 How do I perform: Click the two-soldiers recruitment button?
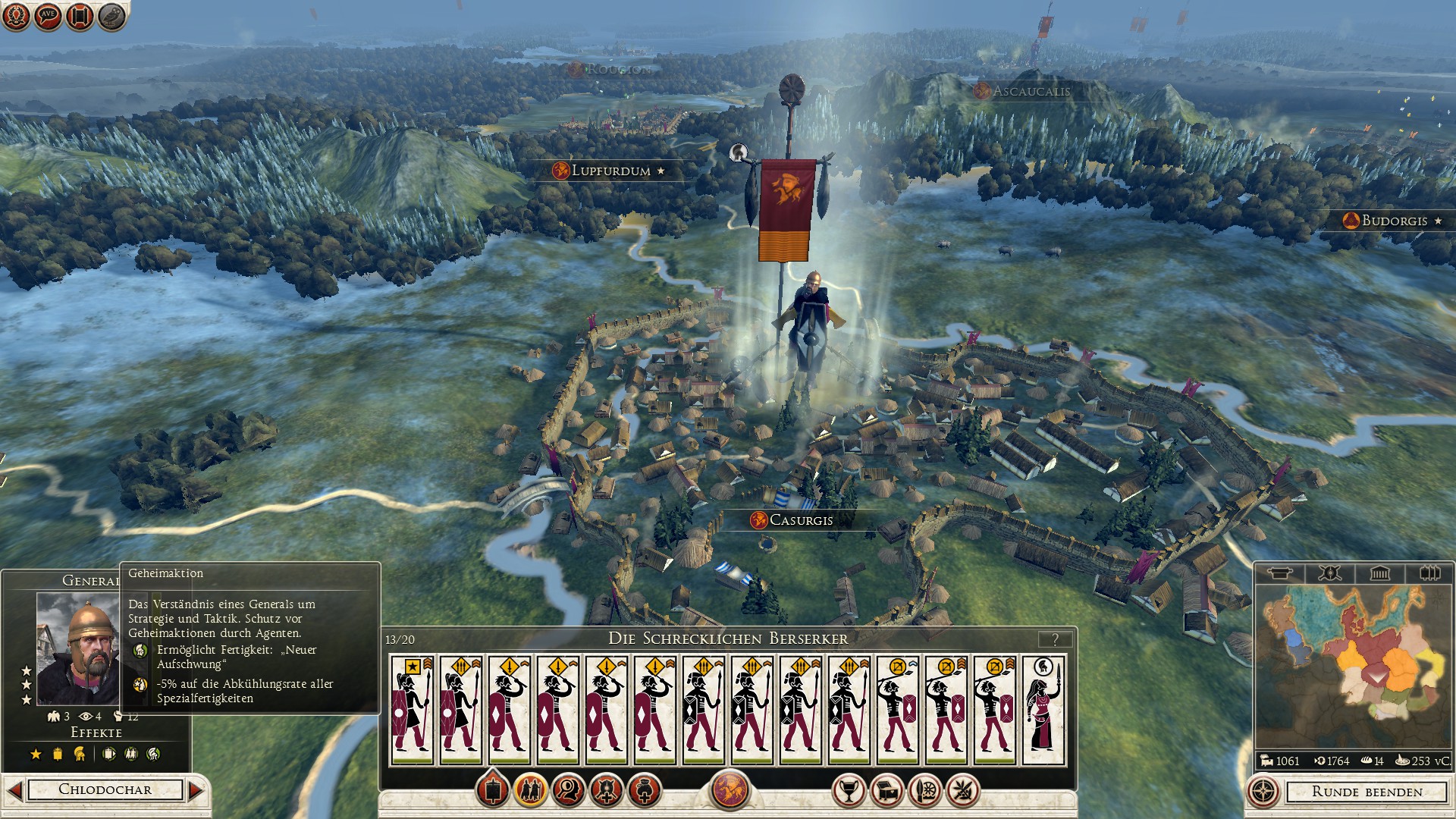[530, 791]
